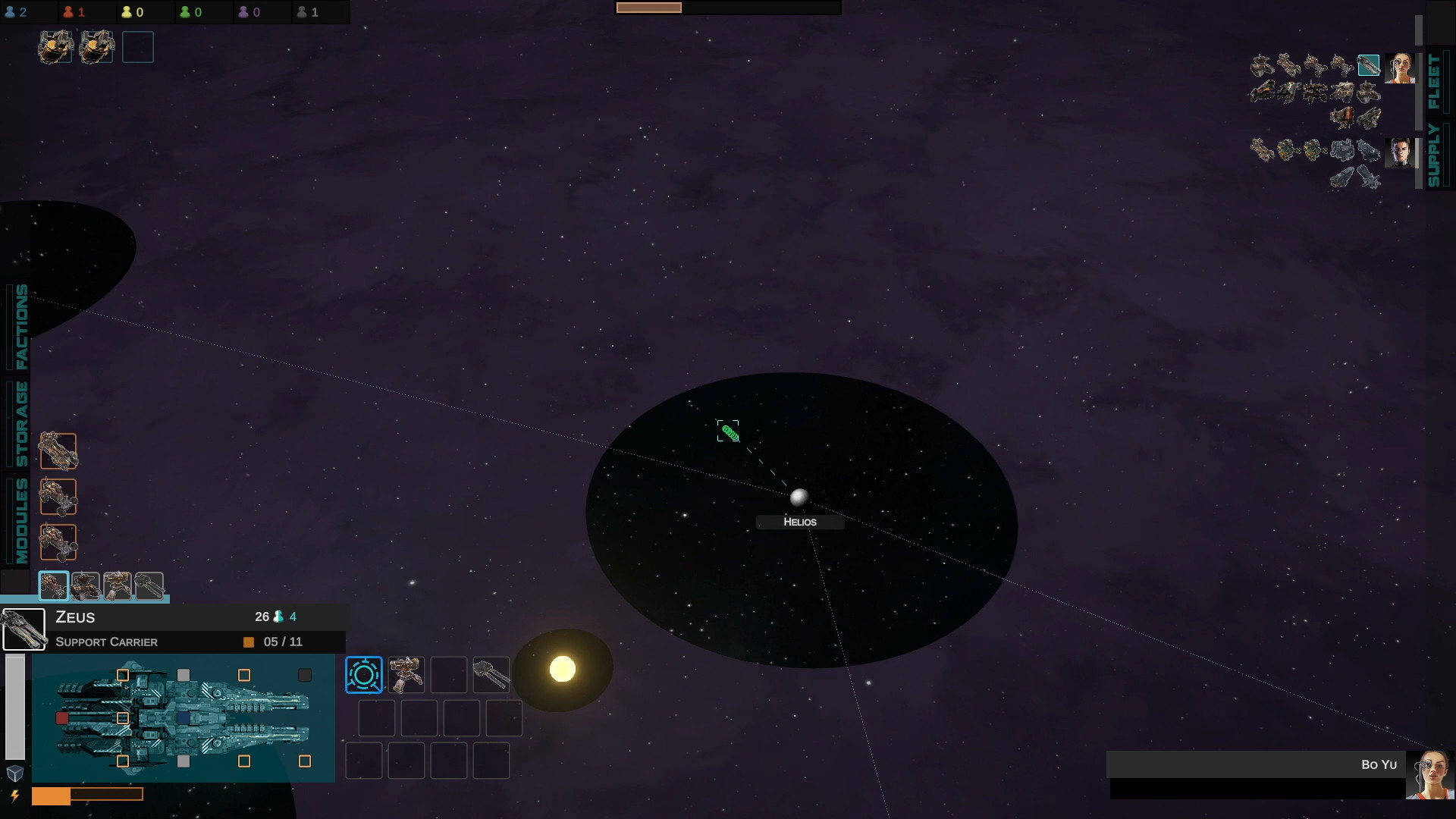1456x819 pixels.
Task: Click the lightning energy icon at bottom left
Action: (13, 797)
